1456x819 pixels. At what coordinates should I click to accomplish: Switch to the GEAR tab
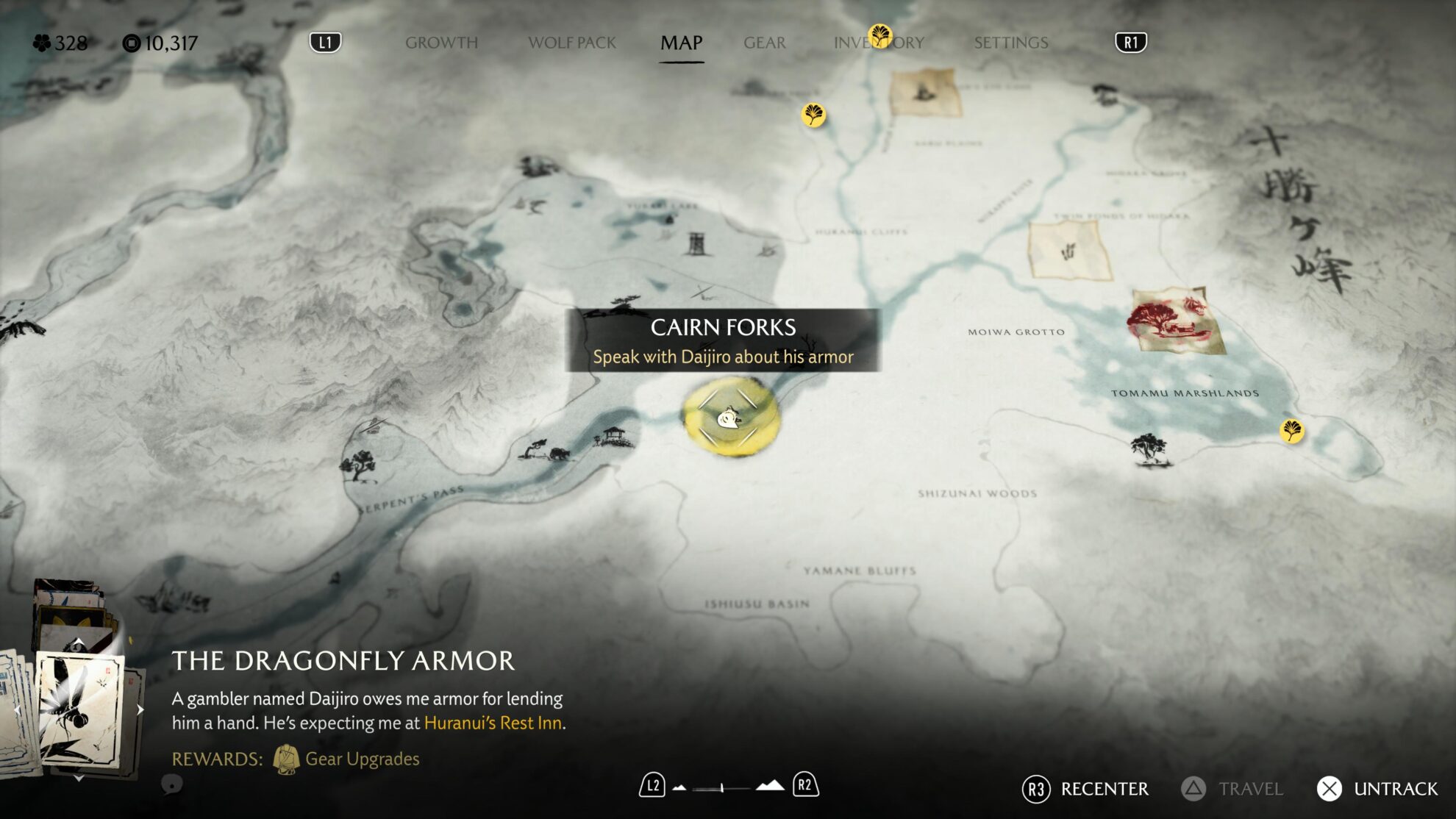tap(765, 42)
